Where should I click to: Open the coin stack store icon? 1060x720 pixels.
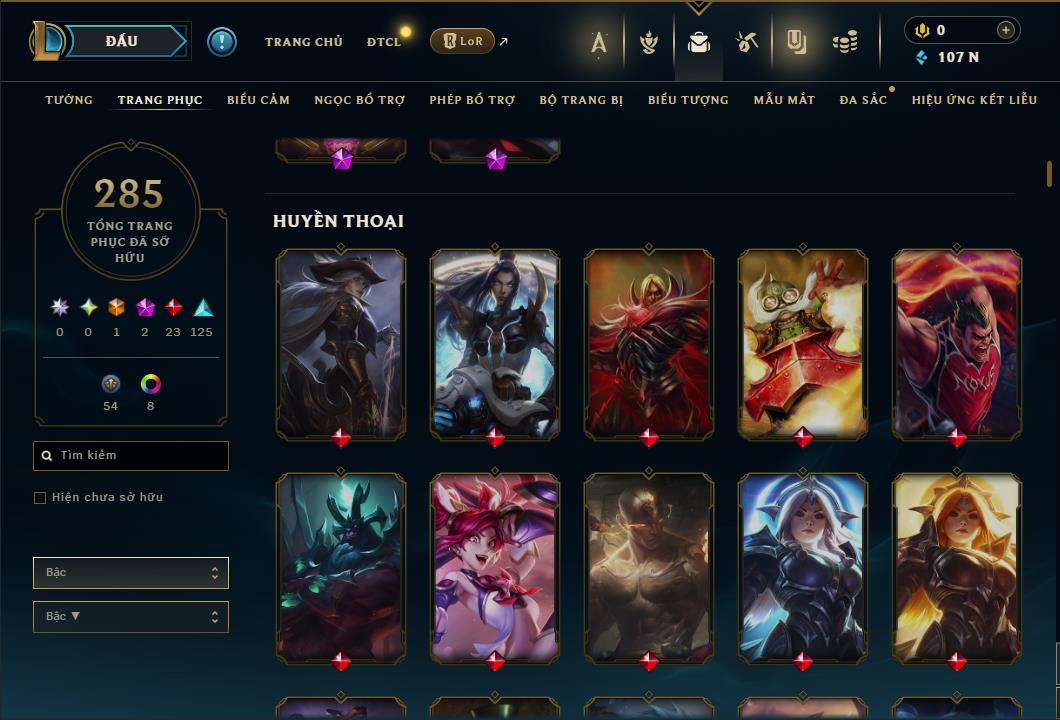(x=845, y=42)
